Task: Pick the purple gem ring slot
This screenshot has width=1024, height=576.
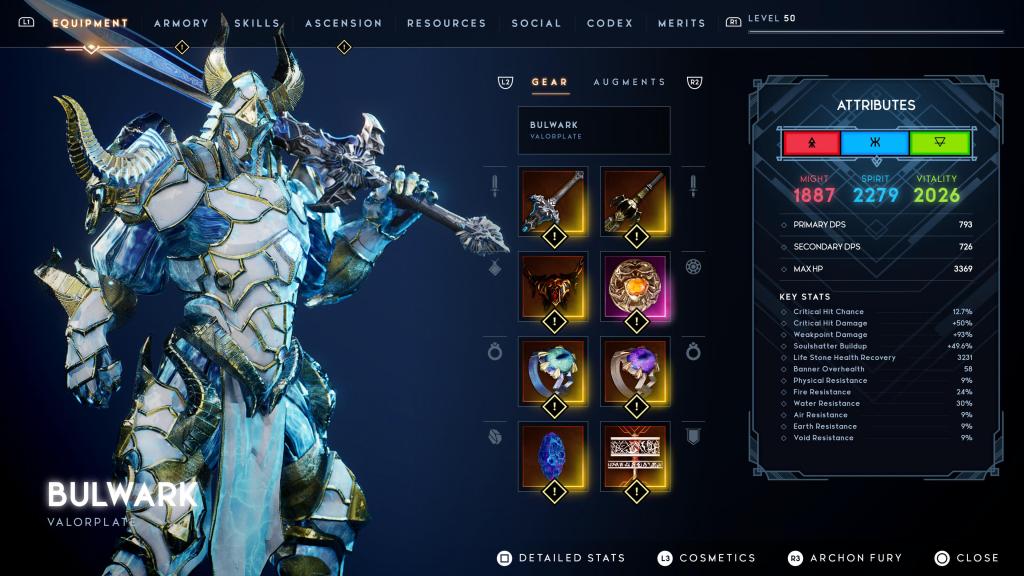Action: click(x=634, y=371)
